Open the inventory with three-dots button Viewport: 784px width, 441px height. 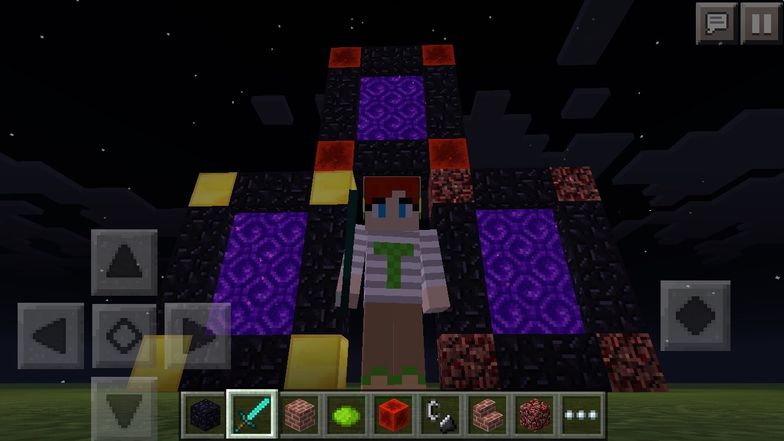click(x=583, y=414)
